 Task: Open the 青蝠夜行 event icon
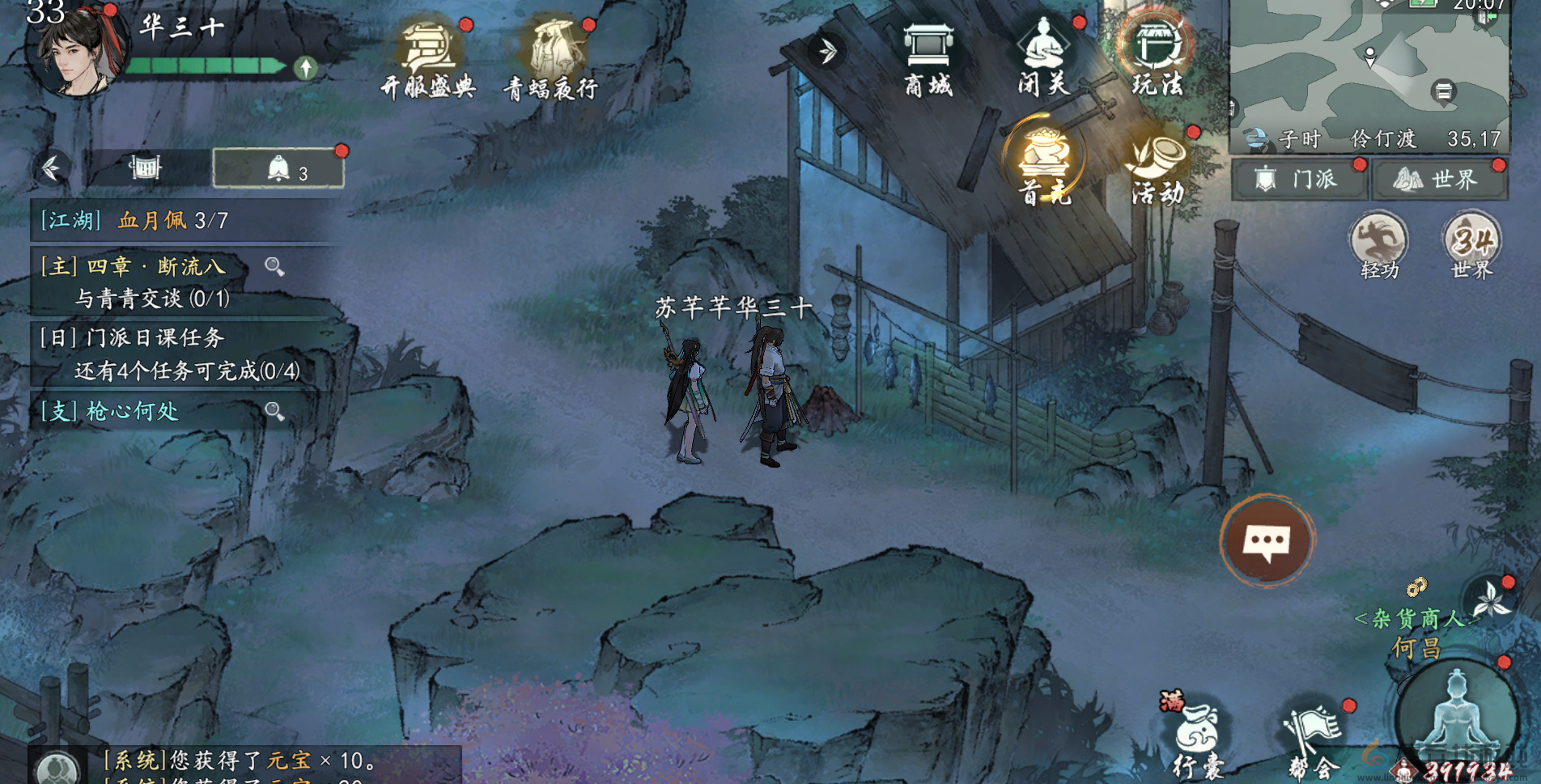552,58
